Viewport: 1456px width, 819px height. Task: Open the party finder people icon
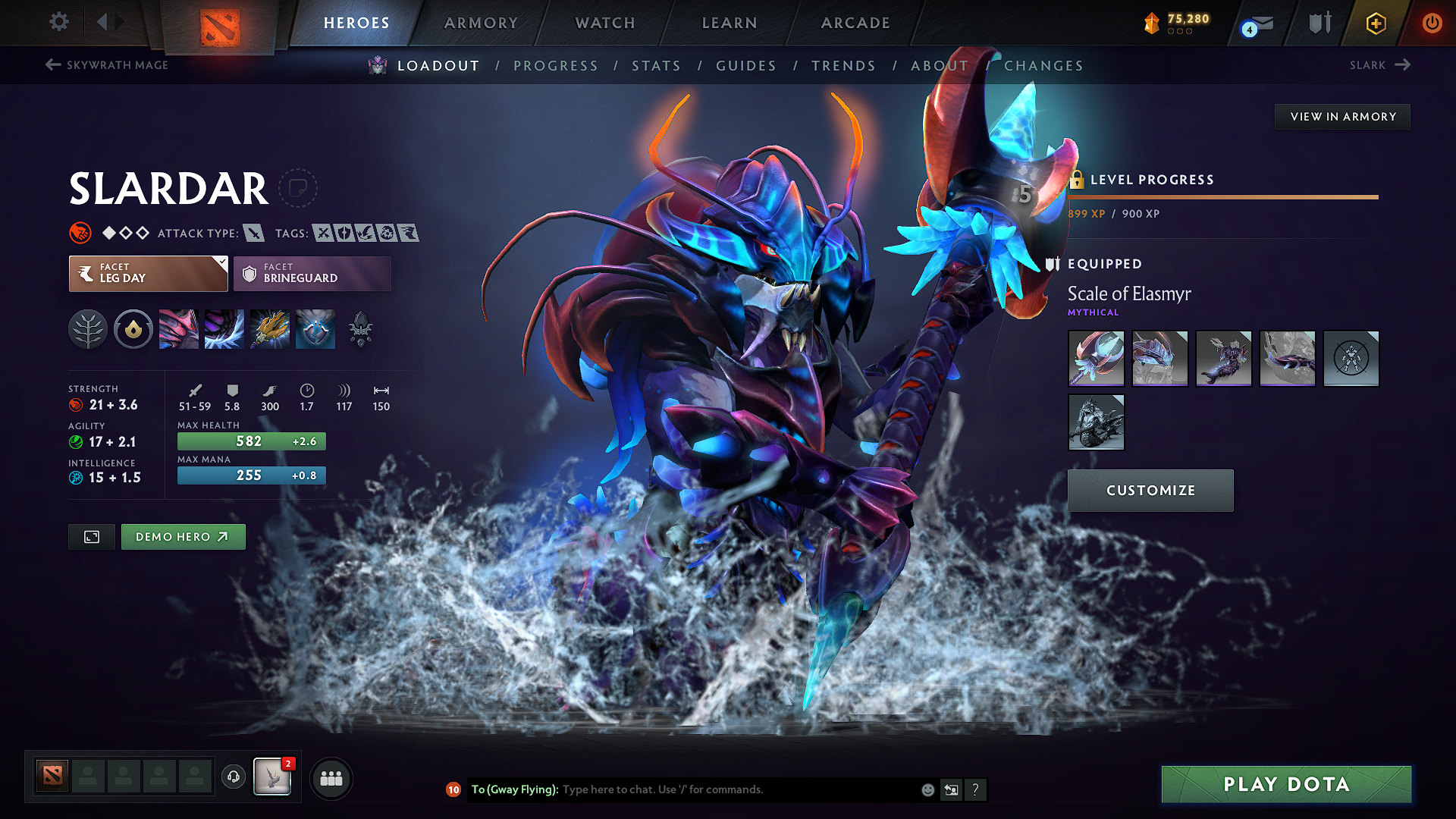coord(331,778)
